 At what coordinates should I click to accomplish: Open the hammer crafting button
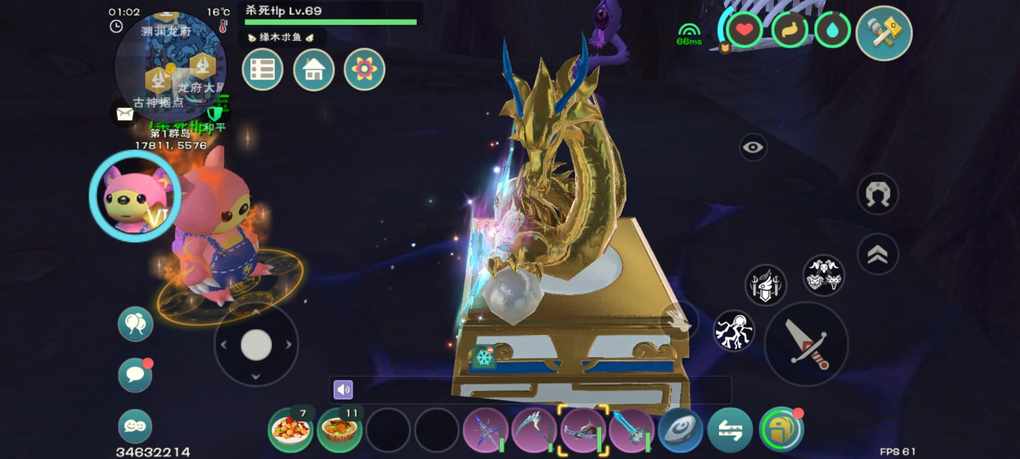884,33
